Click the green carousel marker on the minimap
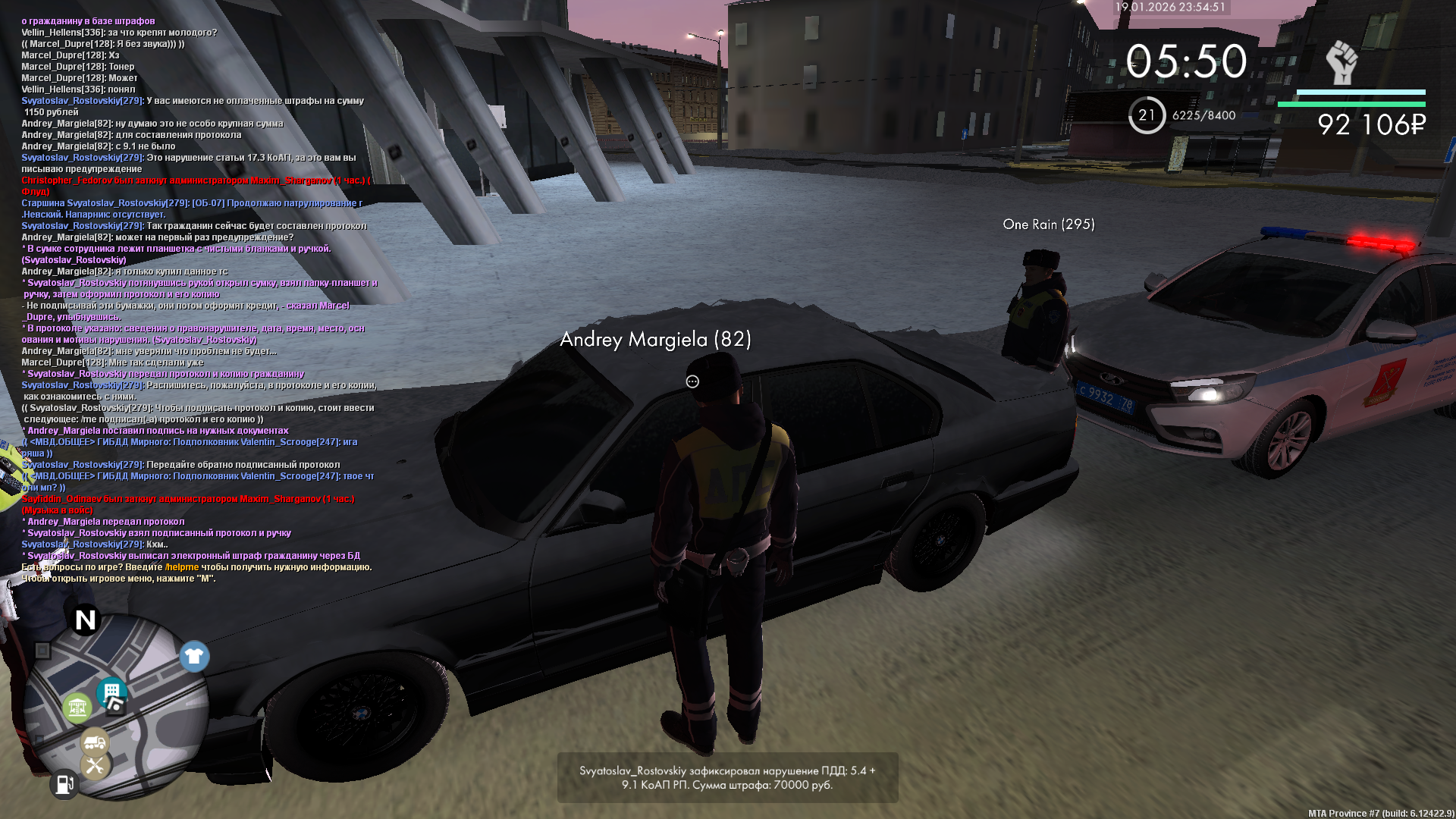The width and height of the screenshot is (1456, 819). 77,708
